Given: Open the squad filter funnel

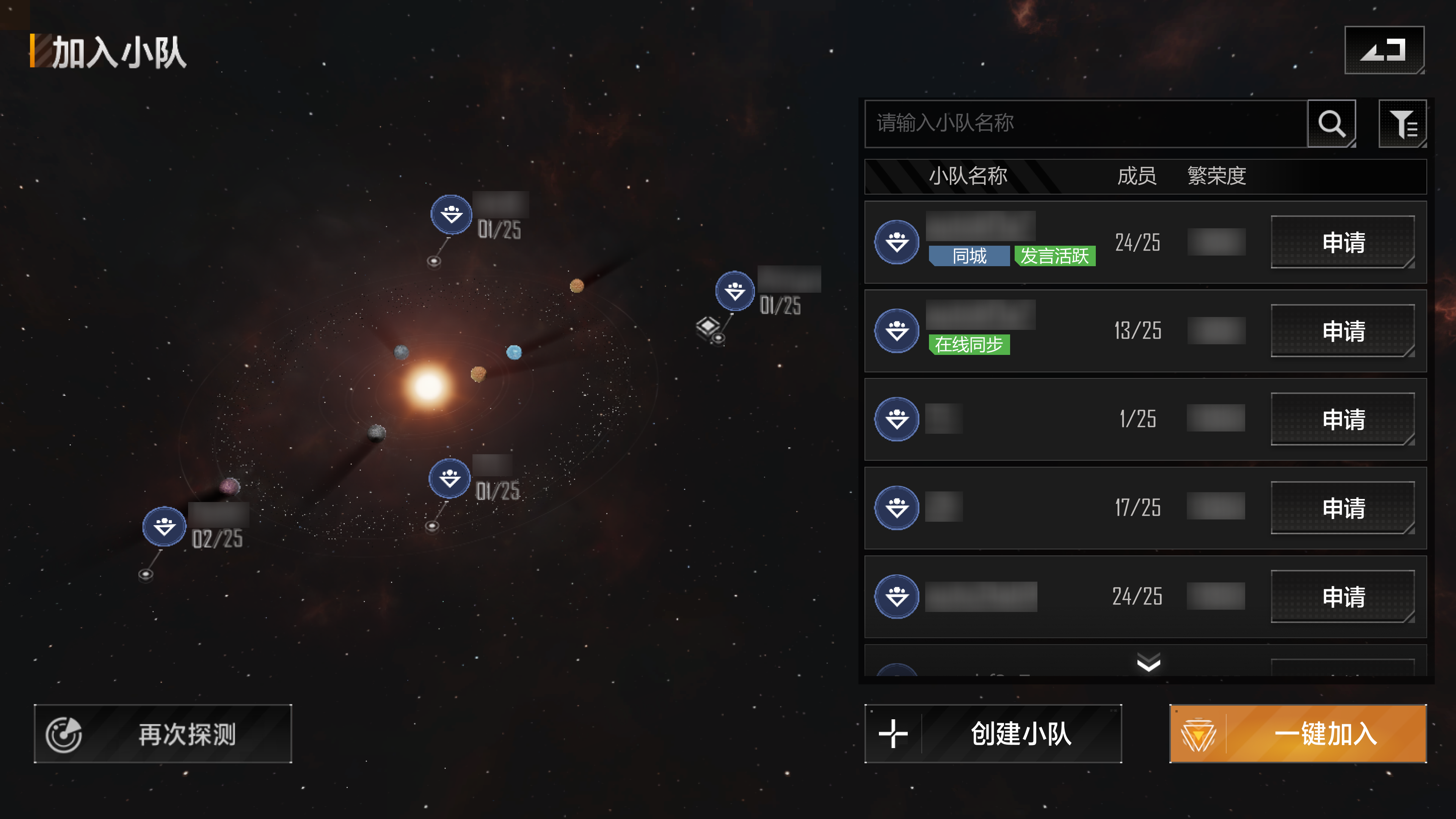Looking at the screenshot, I should tap(1402, 123).
